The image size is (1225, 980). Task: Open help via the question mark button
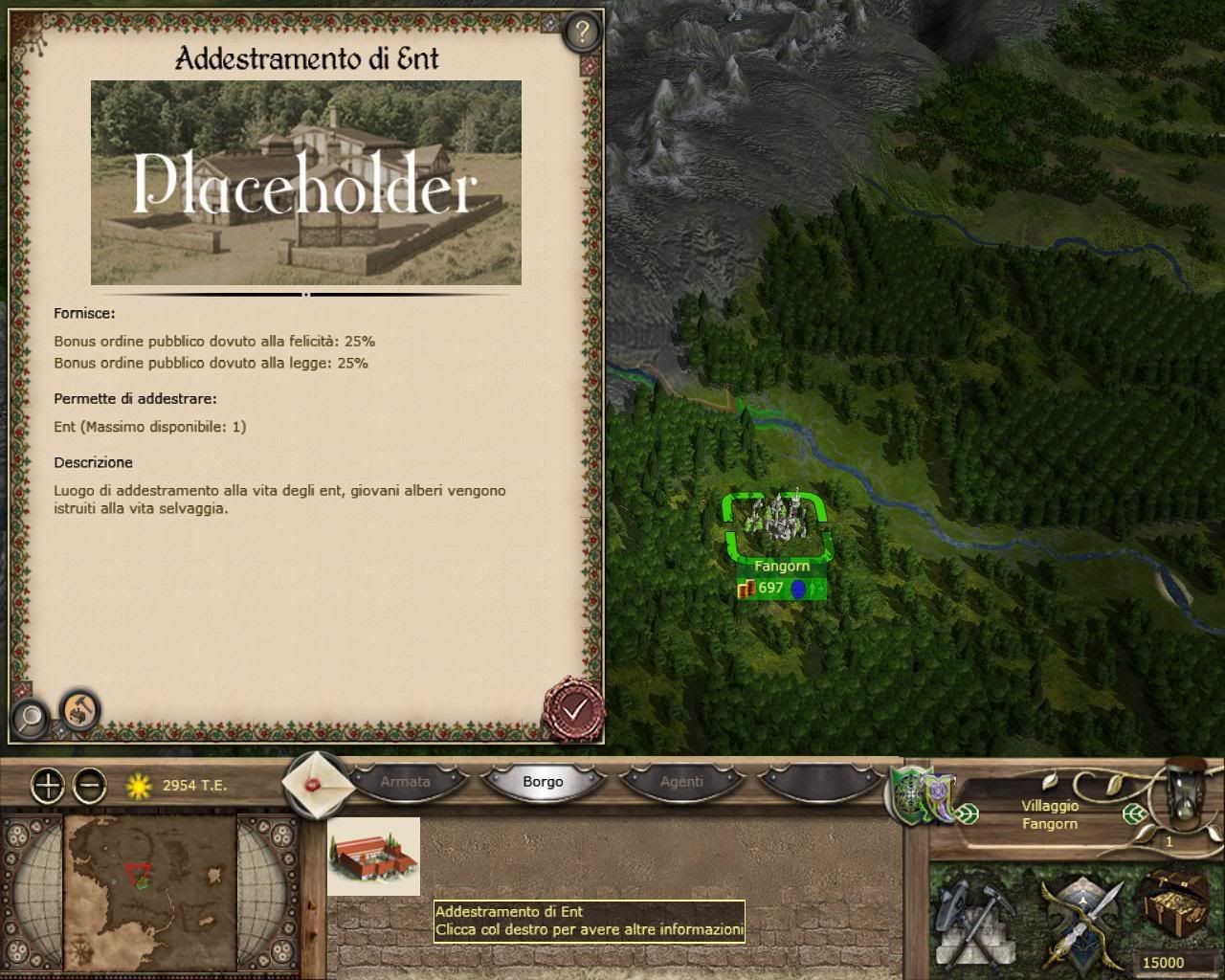pyautogui.click(x=581, y=33)
